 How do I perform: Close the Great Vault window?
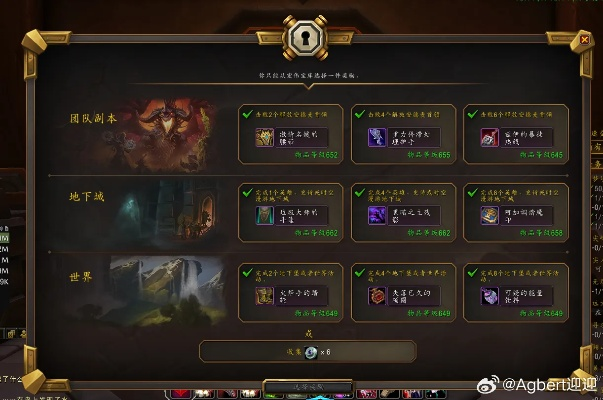pos(584,41)
